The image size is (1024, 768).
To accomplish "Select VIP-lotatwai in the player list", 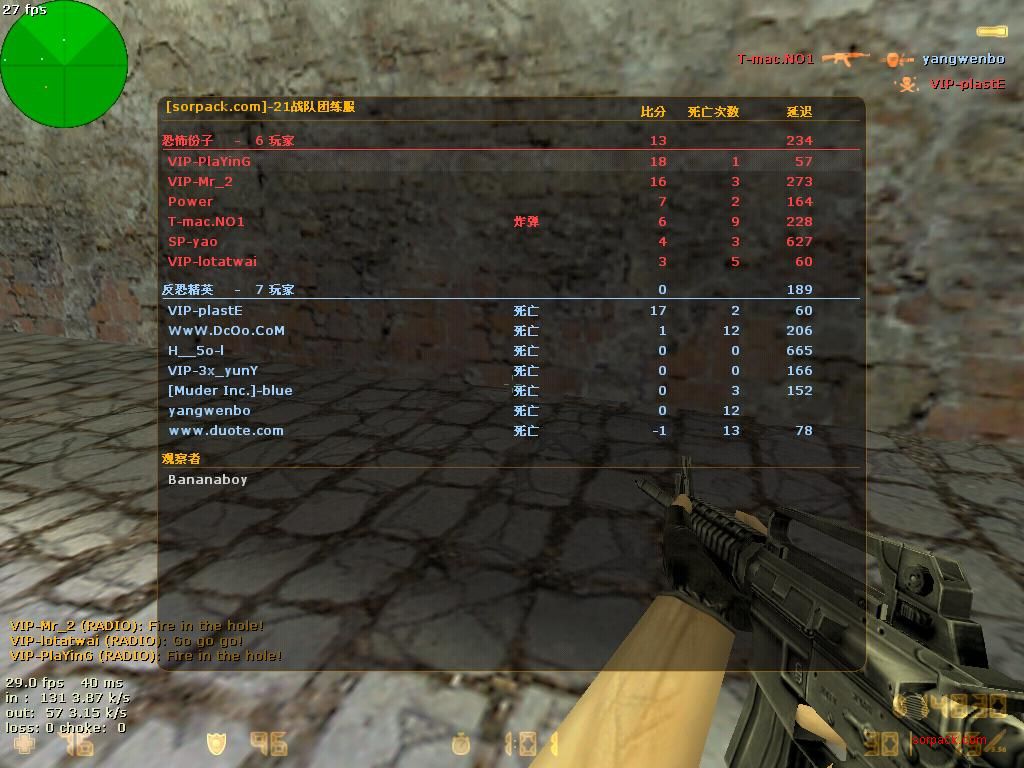I will click(x=212, y=261).
